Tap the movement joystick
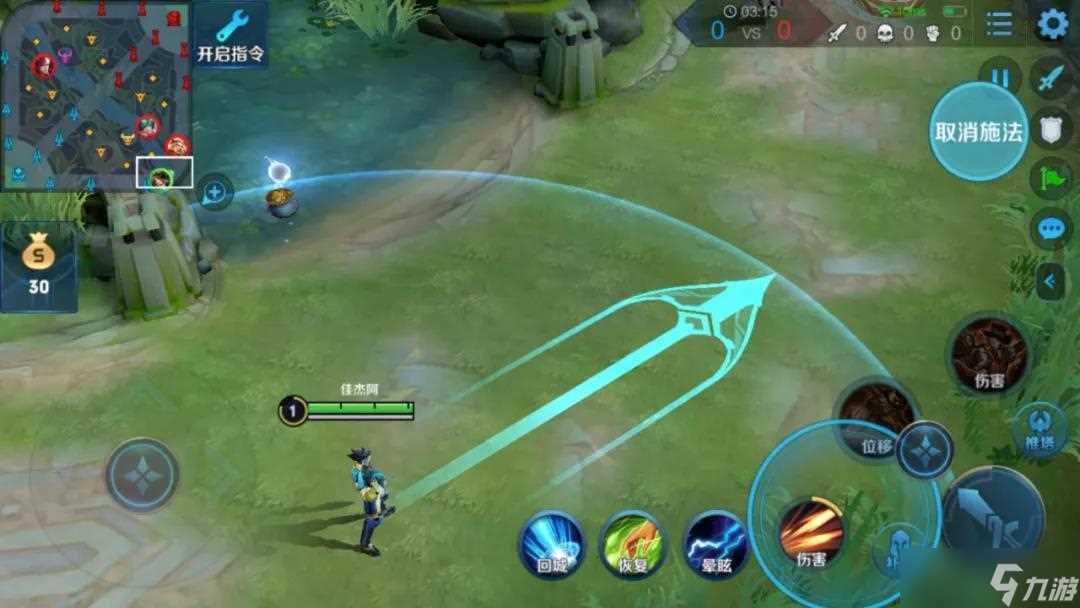1080x608 pixels. pyautogui.click(x=142, y=475)
